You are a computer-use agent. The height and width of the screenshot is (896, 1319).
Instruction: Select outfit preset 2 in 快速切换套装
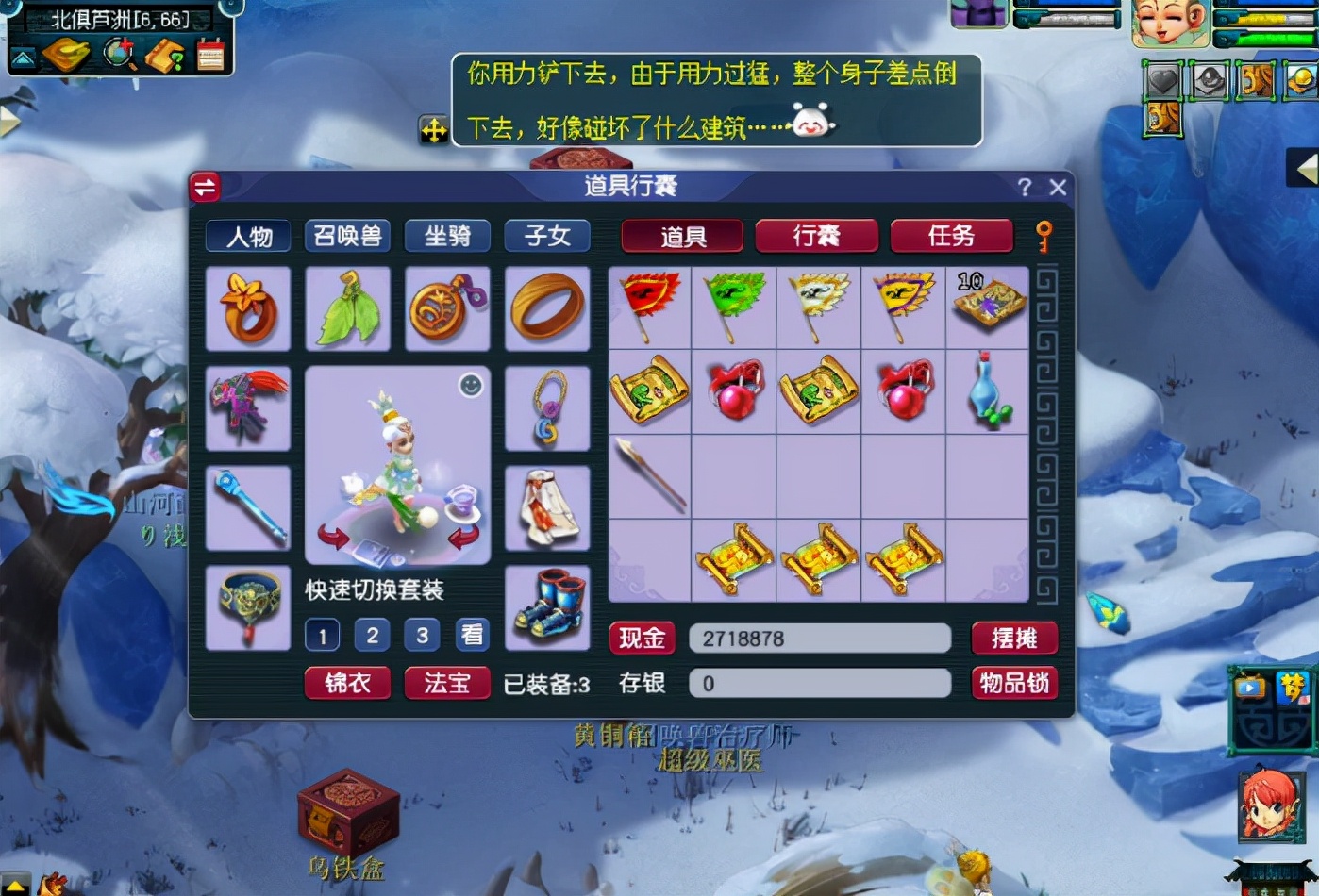point(372,635)
